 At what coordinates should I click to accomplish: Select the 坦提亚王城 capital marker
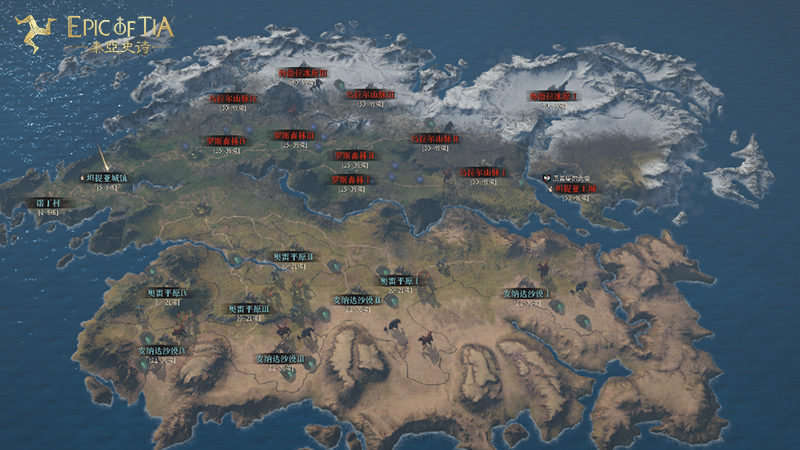click(x=576, y=188)
